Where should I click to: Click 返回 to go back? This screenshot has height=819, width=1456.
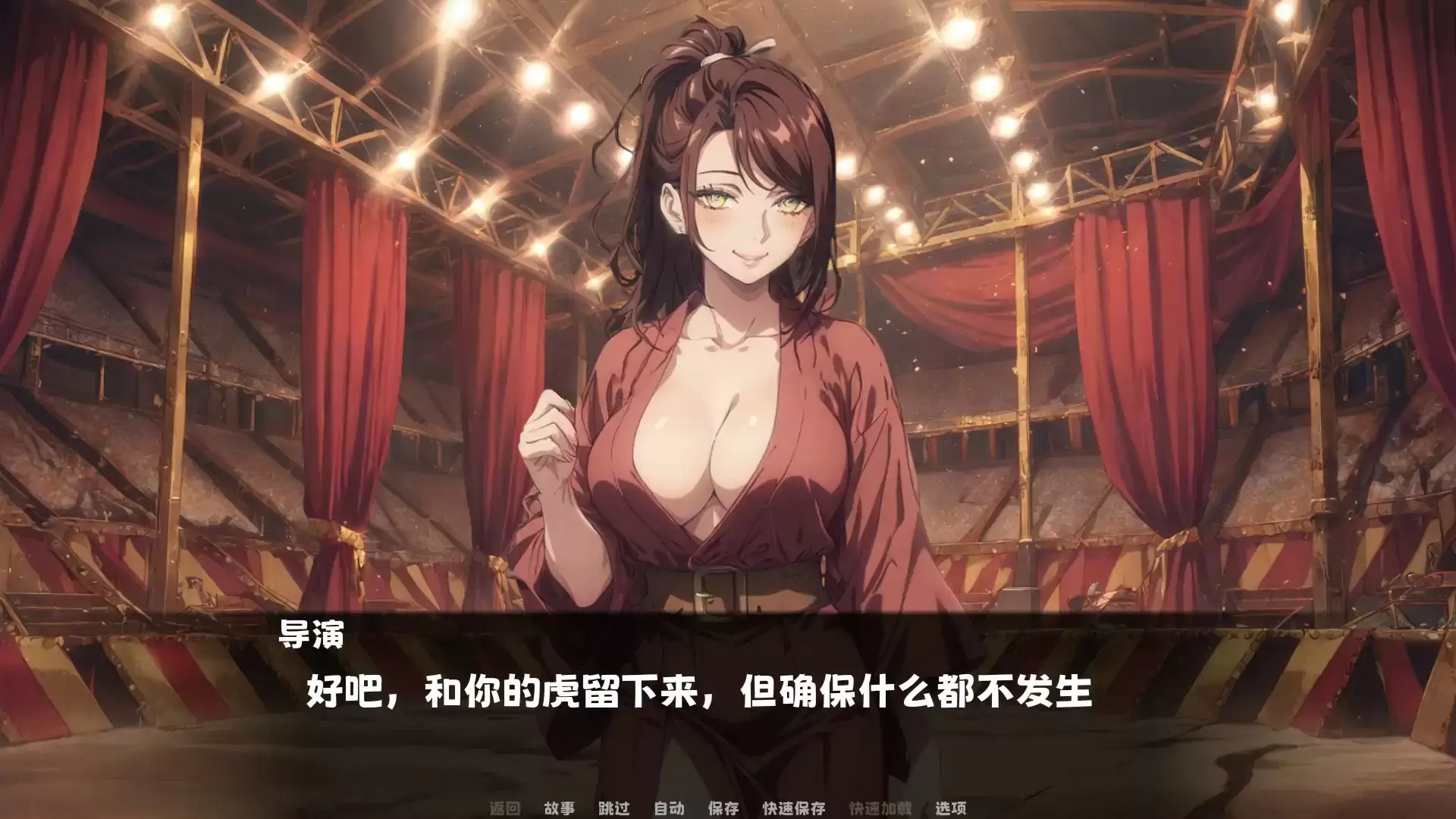tap(507, 808)
